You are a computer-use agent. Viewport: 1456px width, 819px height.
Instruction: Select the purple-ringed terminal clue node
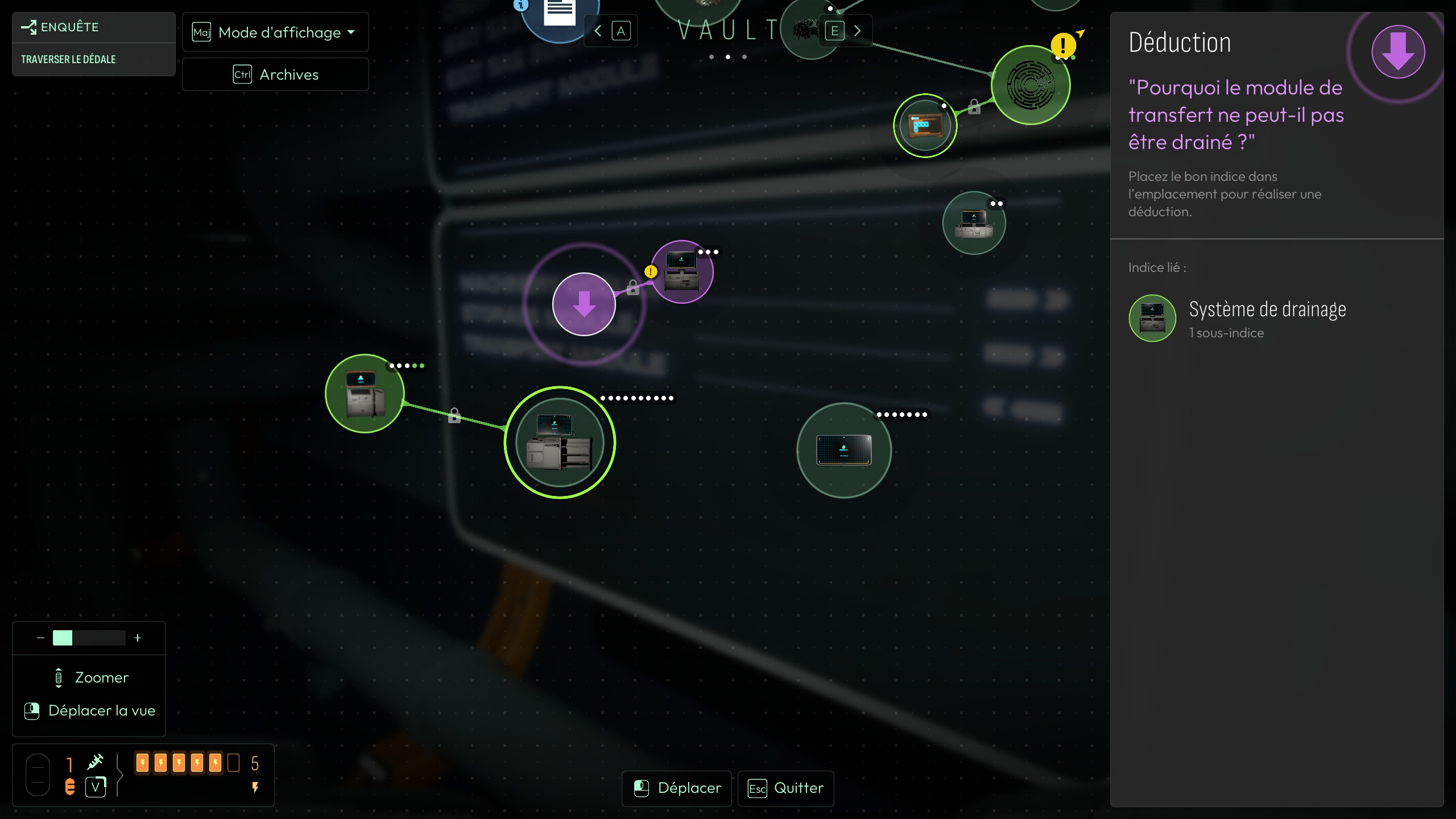tap(682, 272)
